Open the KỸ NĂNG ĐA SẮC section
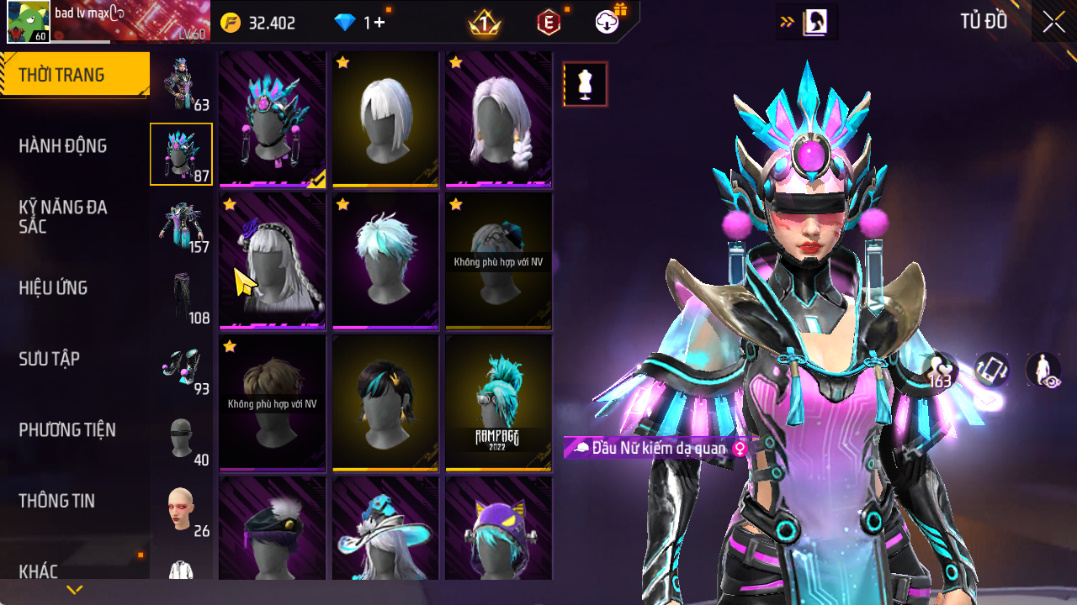1077x605 pixels. [x=62, y=217]
